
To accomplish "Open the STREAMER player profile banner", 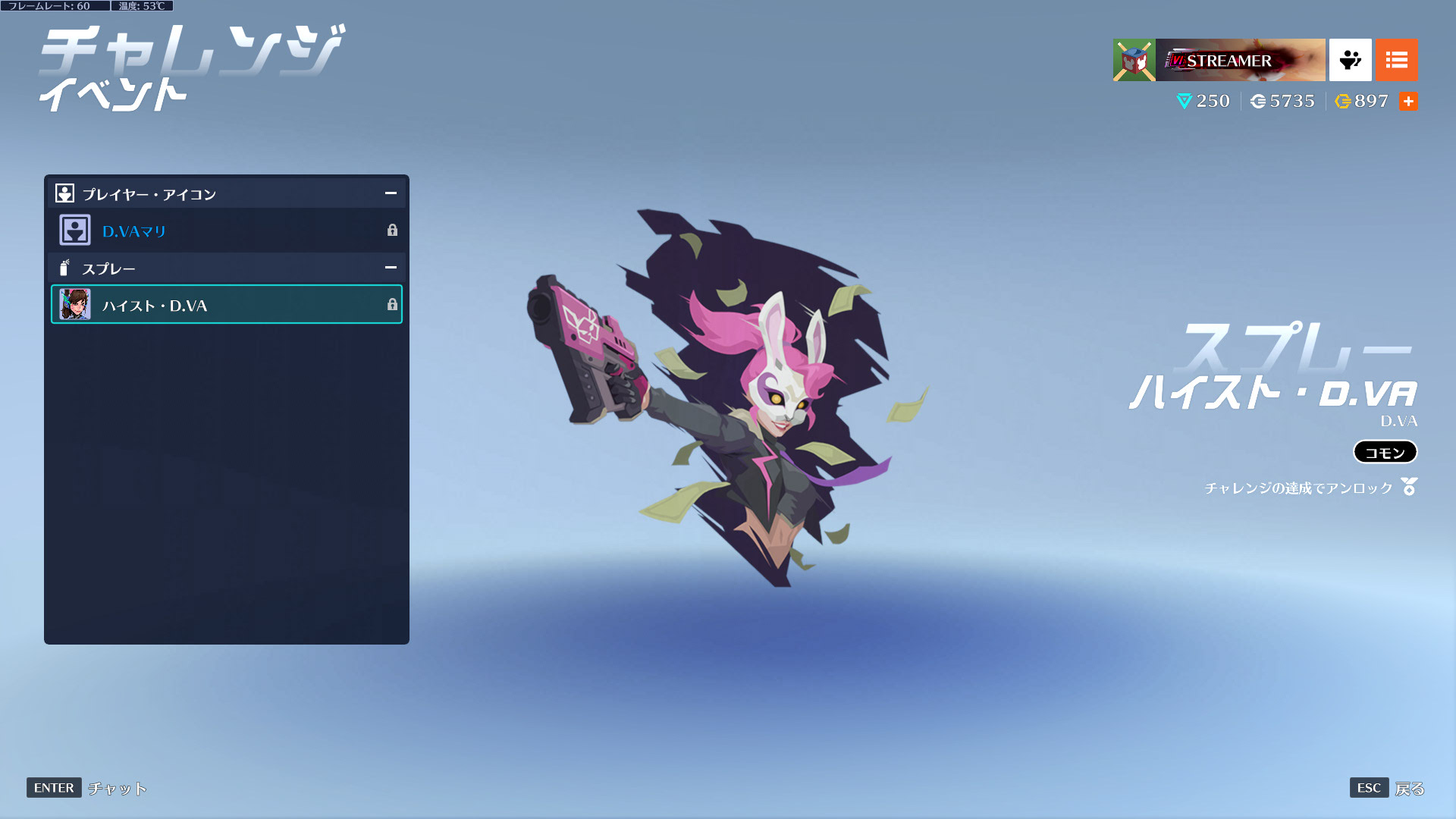I will click(1240, 60).
